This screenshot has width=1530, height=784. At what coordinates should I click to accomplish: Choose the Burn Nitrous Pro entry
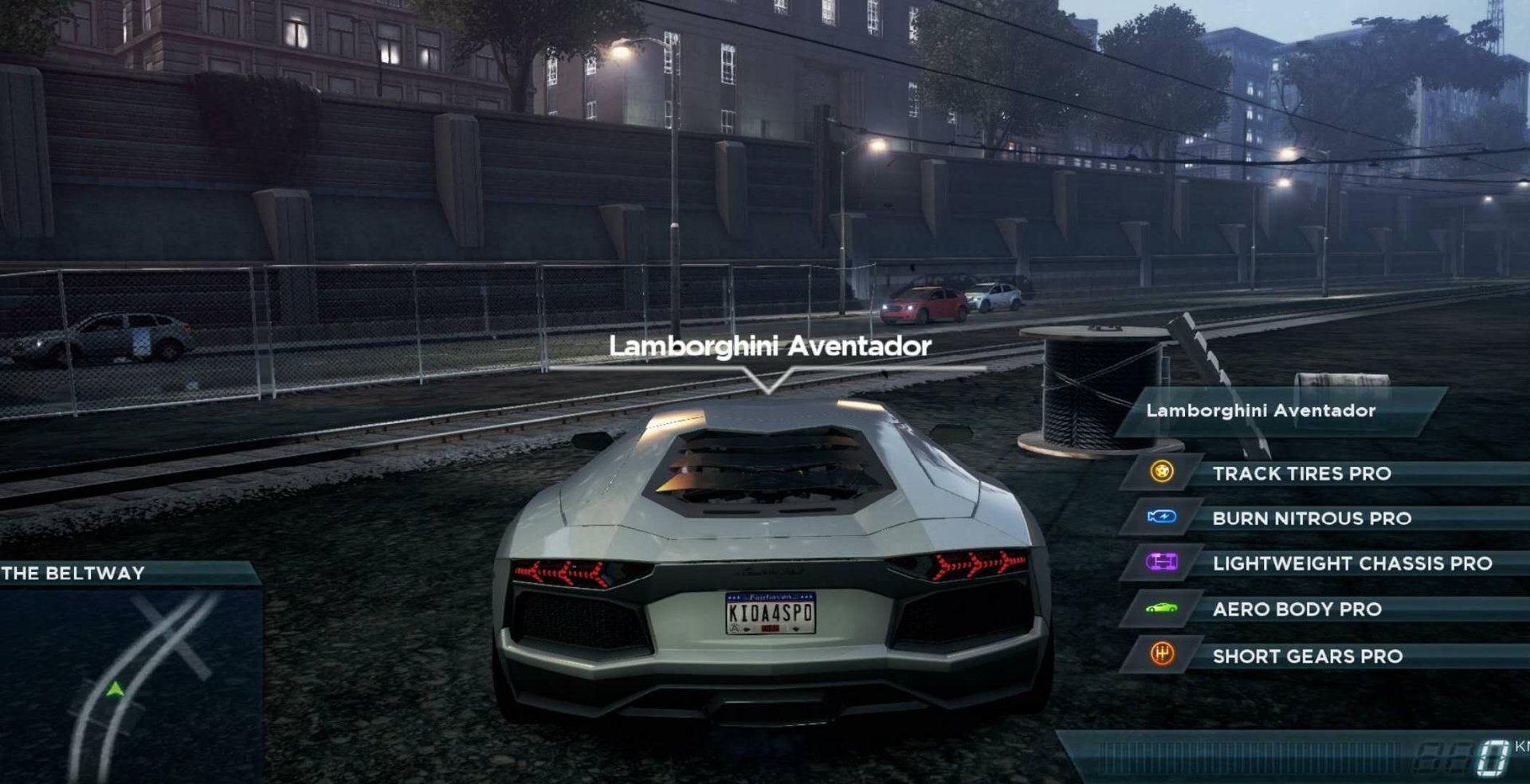click(1312, 519)
